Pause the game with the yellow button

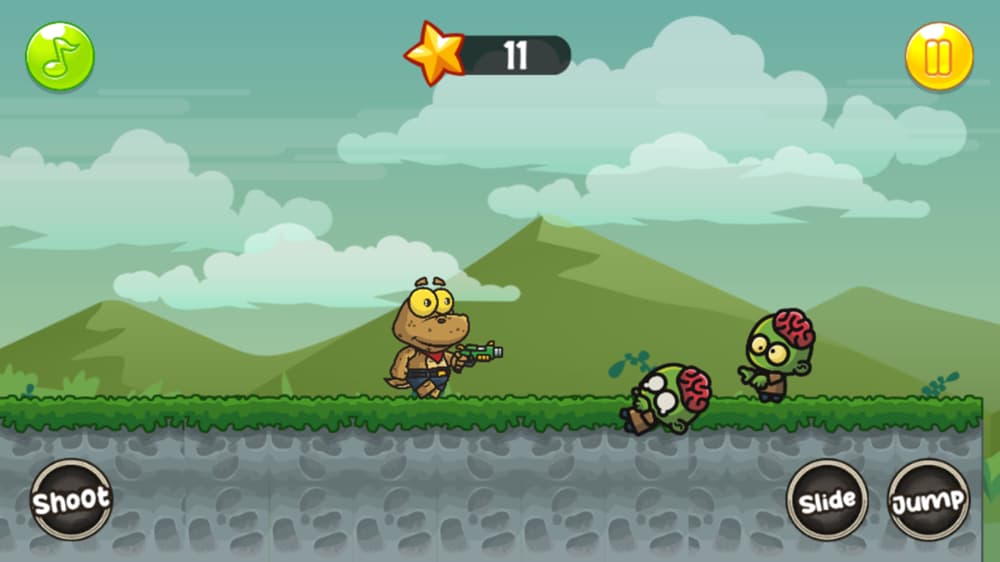click(x=939, y=57)
